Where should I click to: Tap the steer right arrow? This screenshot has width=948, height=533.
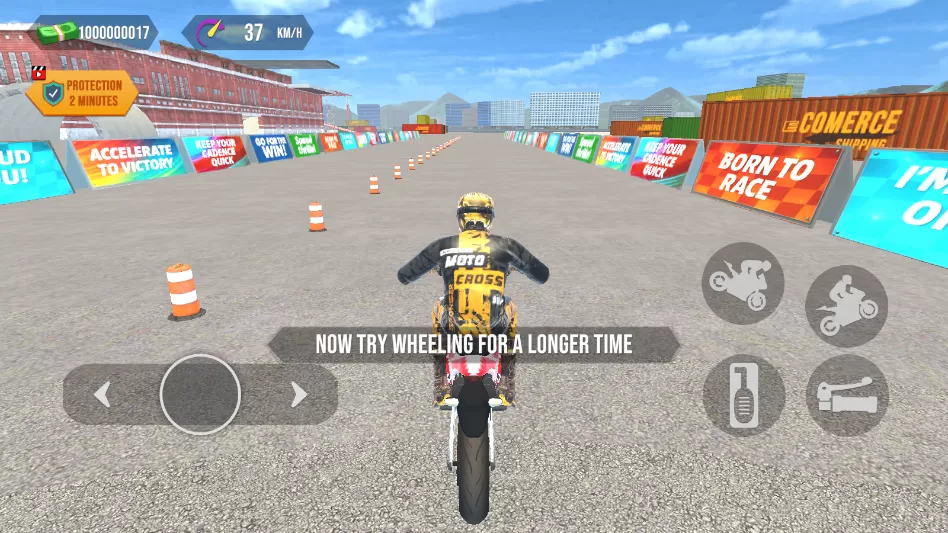298,395
